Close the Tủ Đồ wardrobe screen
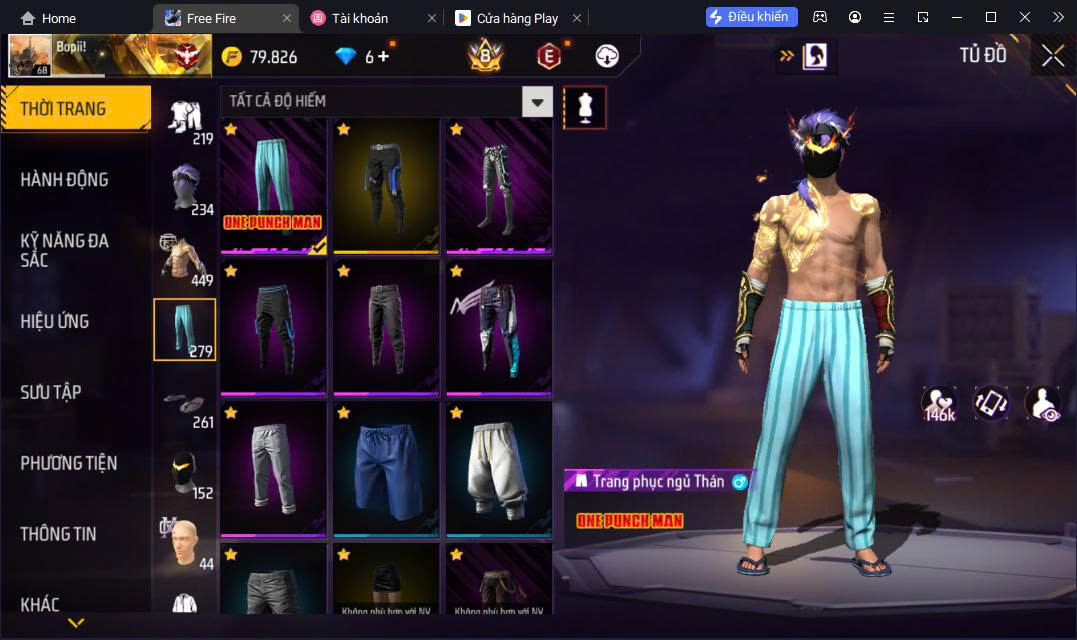 coord(1052,56)
